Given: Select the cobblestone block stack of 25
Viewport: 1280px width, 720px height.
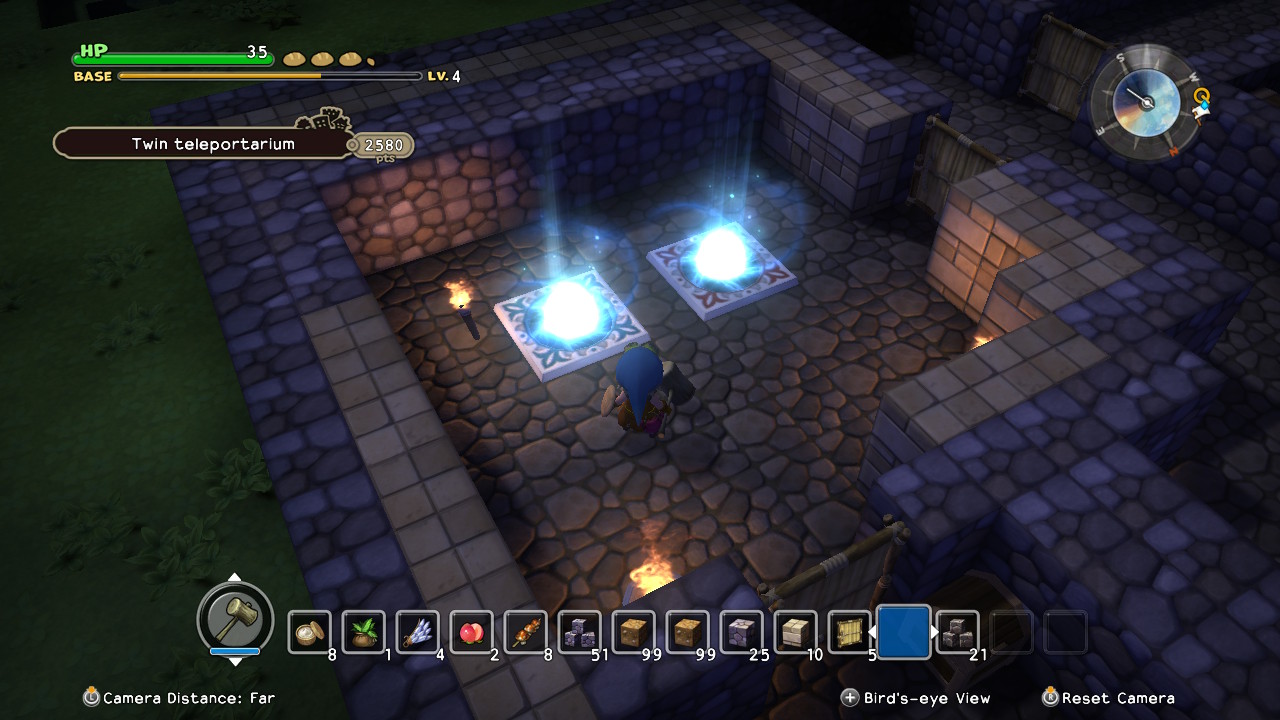Looking at the screenshot, I should point(741,632).
